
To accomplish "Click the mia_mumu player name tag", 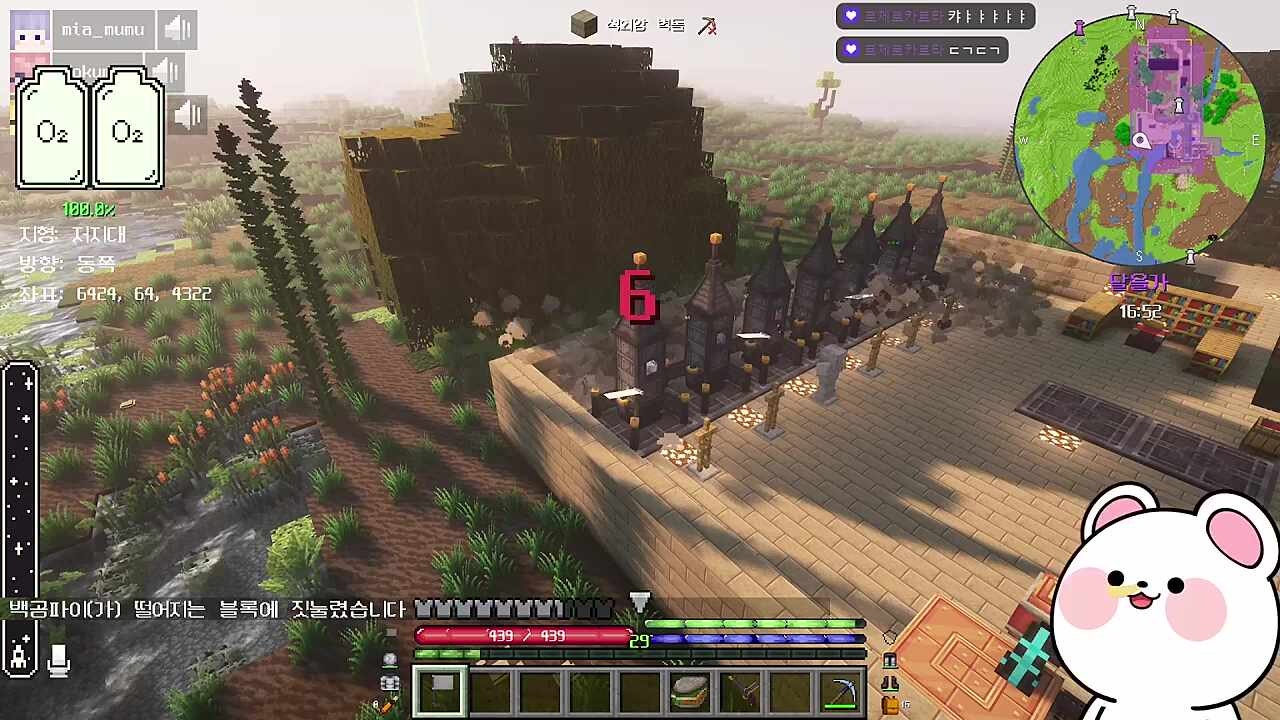I will [x=103, y=30].
